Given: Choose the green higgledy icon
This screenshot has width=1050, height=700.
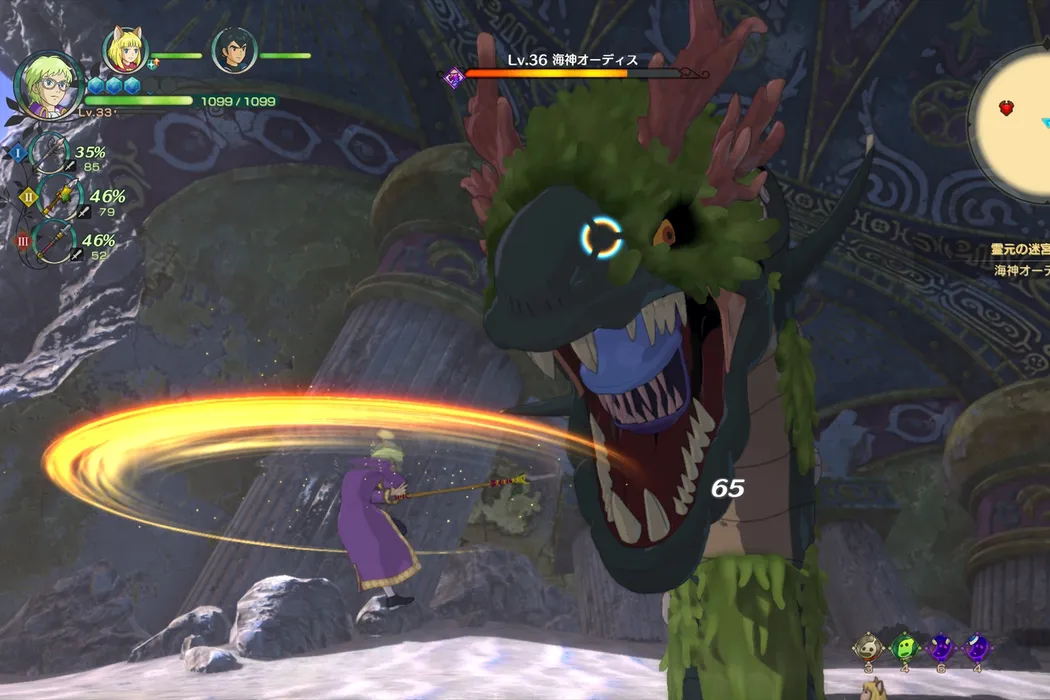Looking at the screenshot, I should pyautogui.click(x=904, y=647).
